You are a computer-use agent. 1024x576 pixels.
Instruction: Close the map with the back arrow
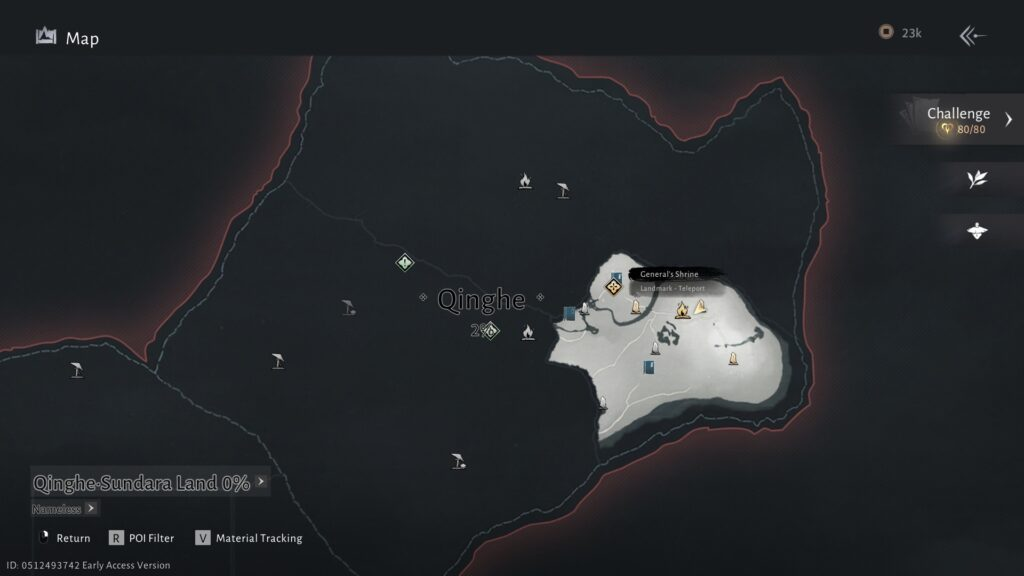click(x=972, y=37)
